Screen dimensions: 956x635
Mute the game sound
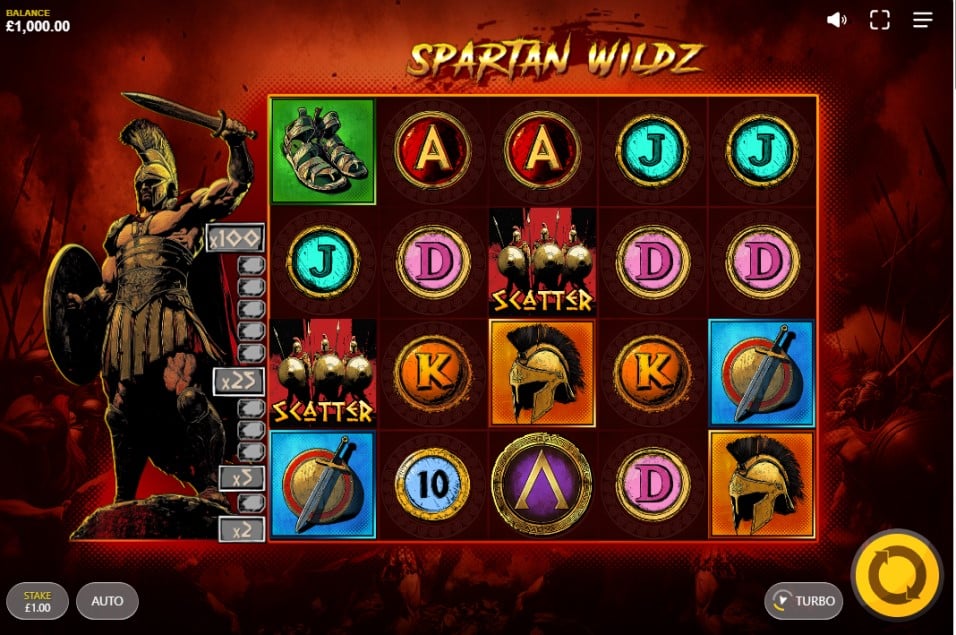(x=837, y=20)
